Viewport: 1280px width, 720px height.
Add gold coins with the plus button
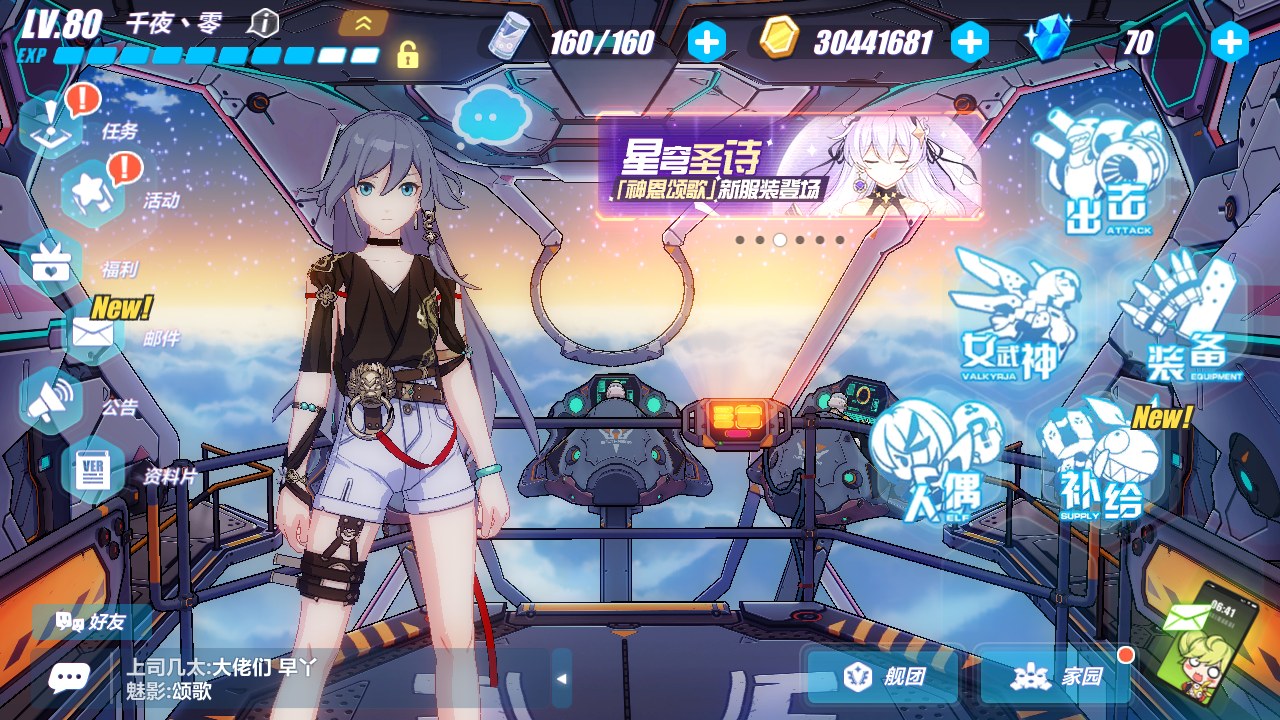969,42
